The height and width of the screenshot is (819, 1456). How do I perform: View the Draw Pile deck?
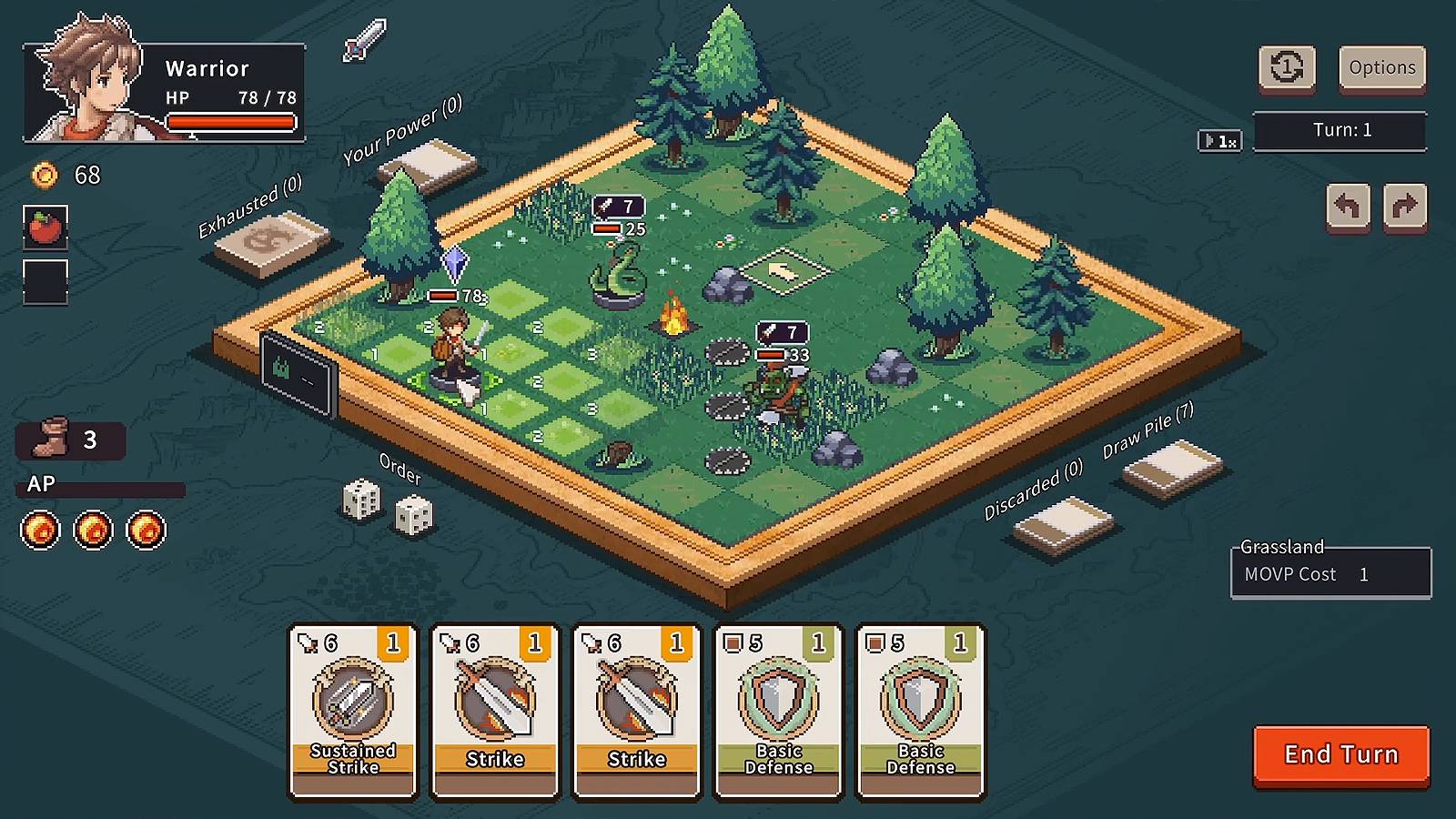[x=1173, y=468]
